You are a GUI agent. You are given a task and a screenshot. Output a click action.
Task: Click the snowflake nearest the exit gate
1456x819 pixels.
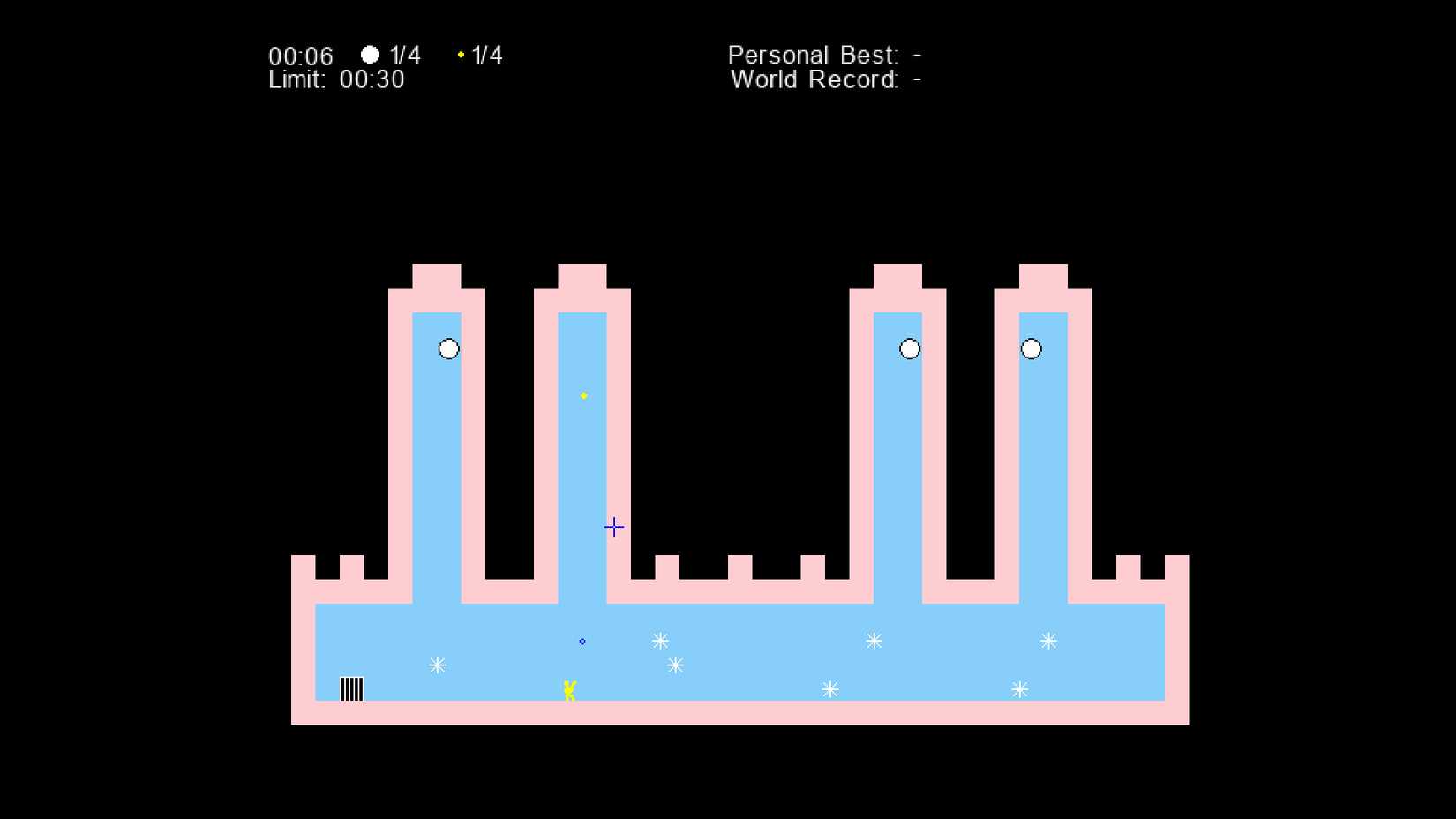click(435, 665)
